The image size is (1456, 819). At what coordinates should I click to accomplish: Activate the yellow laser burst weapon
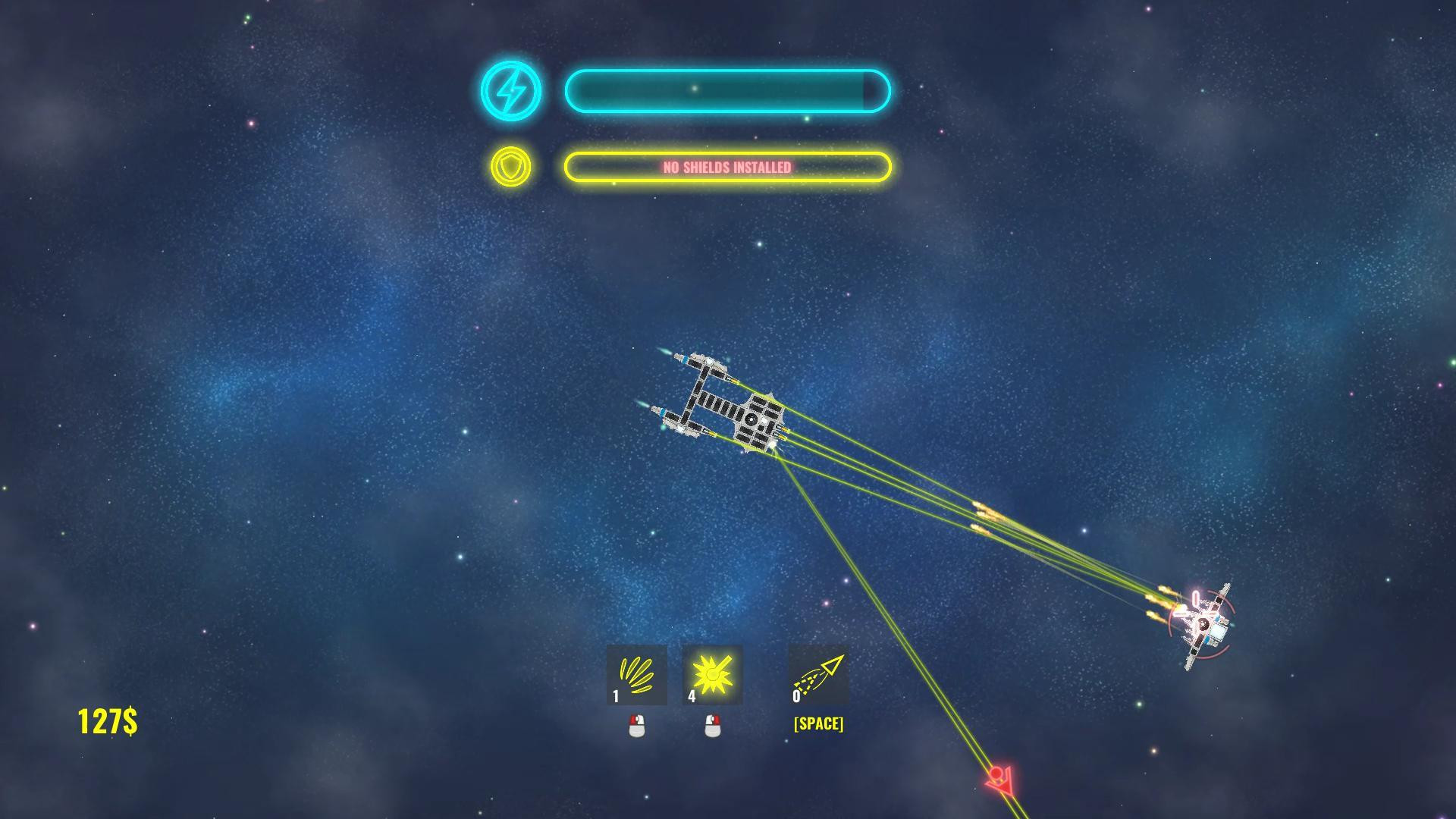click(712, 675)
